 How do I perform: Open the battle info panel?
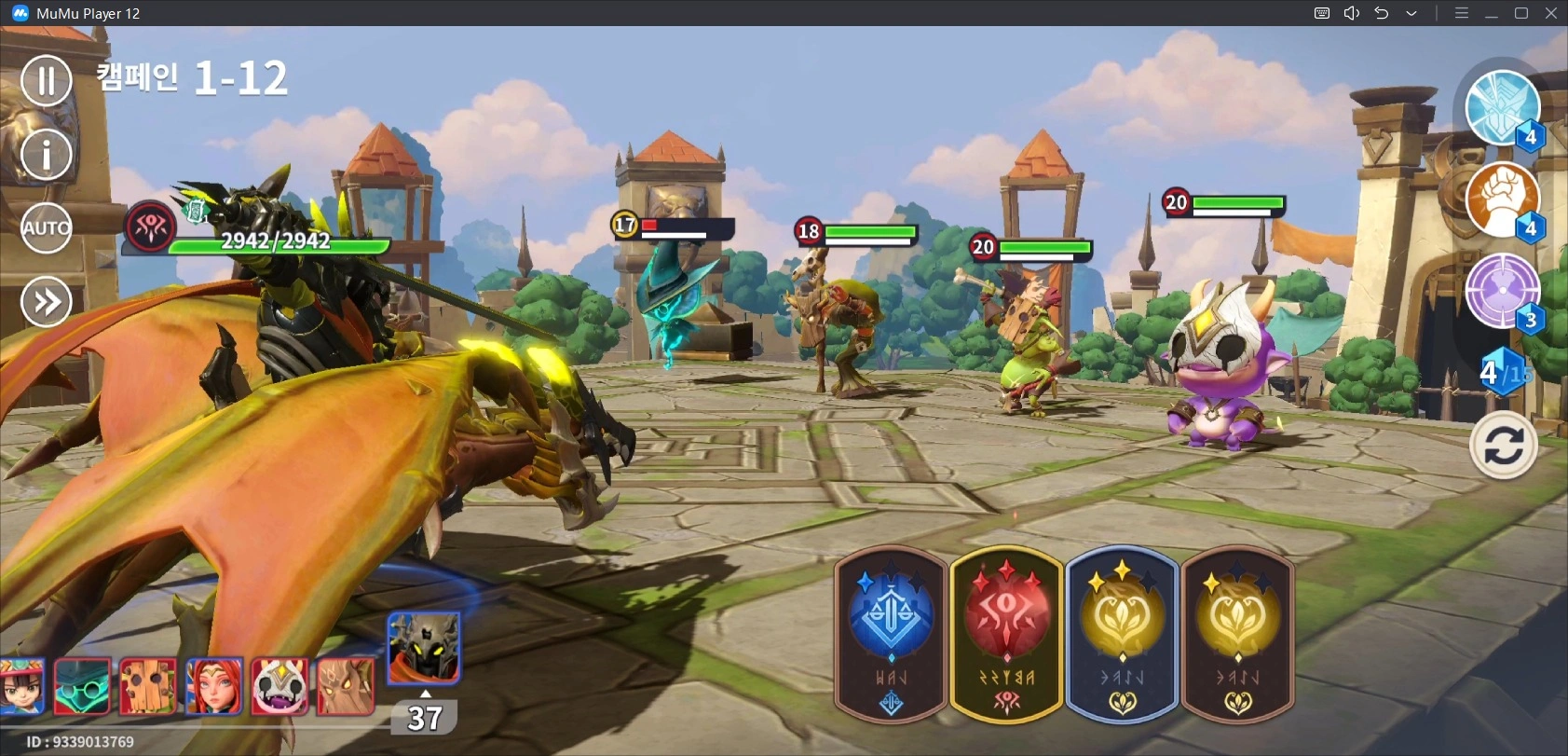(46, 154)
